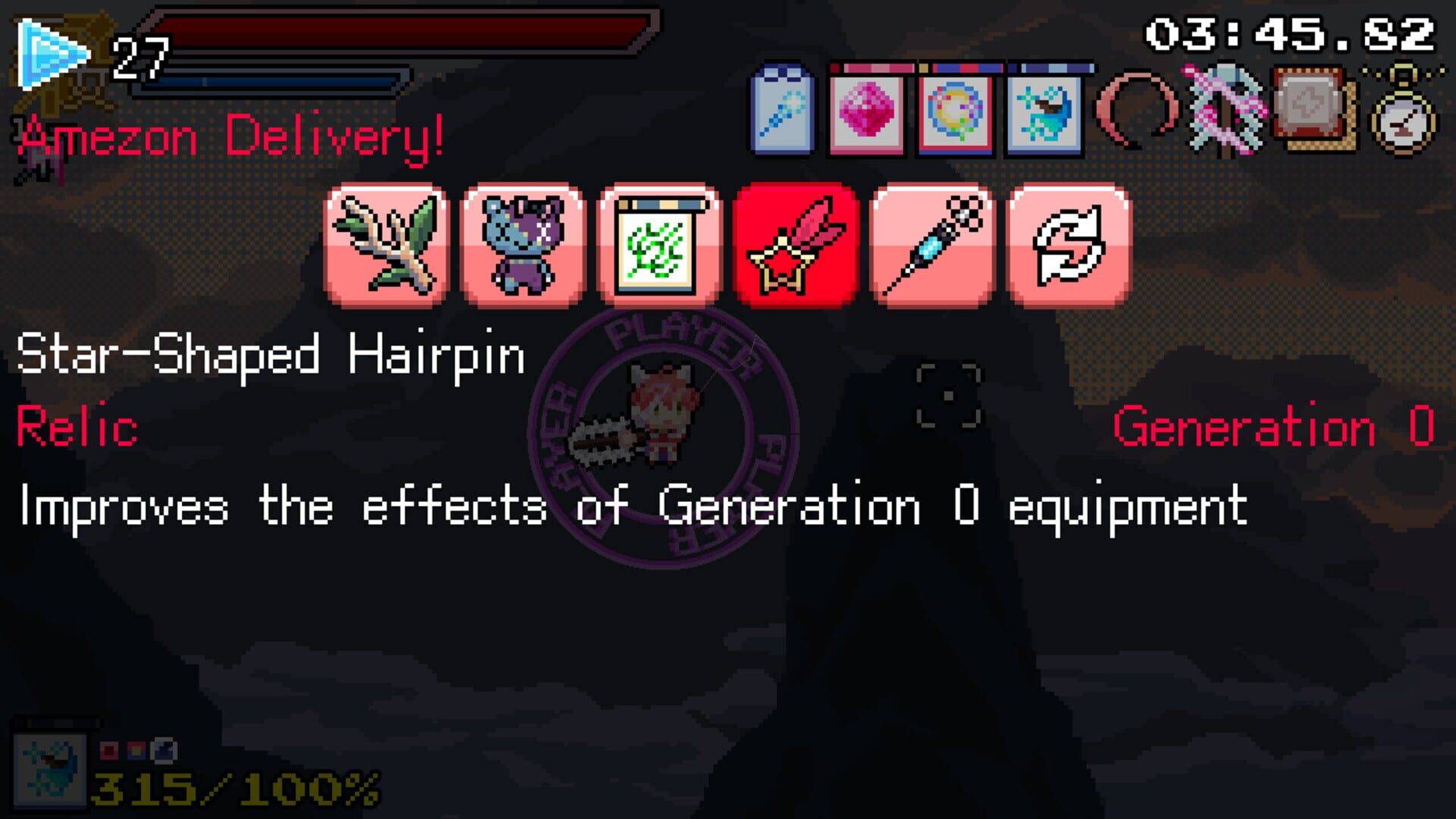Select the pink headband relic icon
This screenshot has height=819, width=1456.
tap(1137, 108)
